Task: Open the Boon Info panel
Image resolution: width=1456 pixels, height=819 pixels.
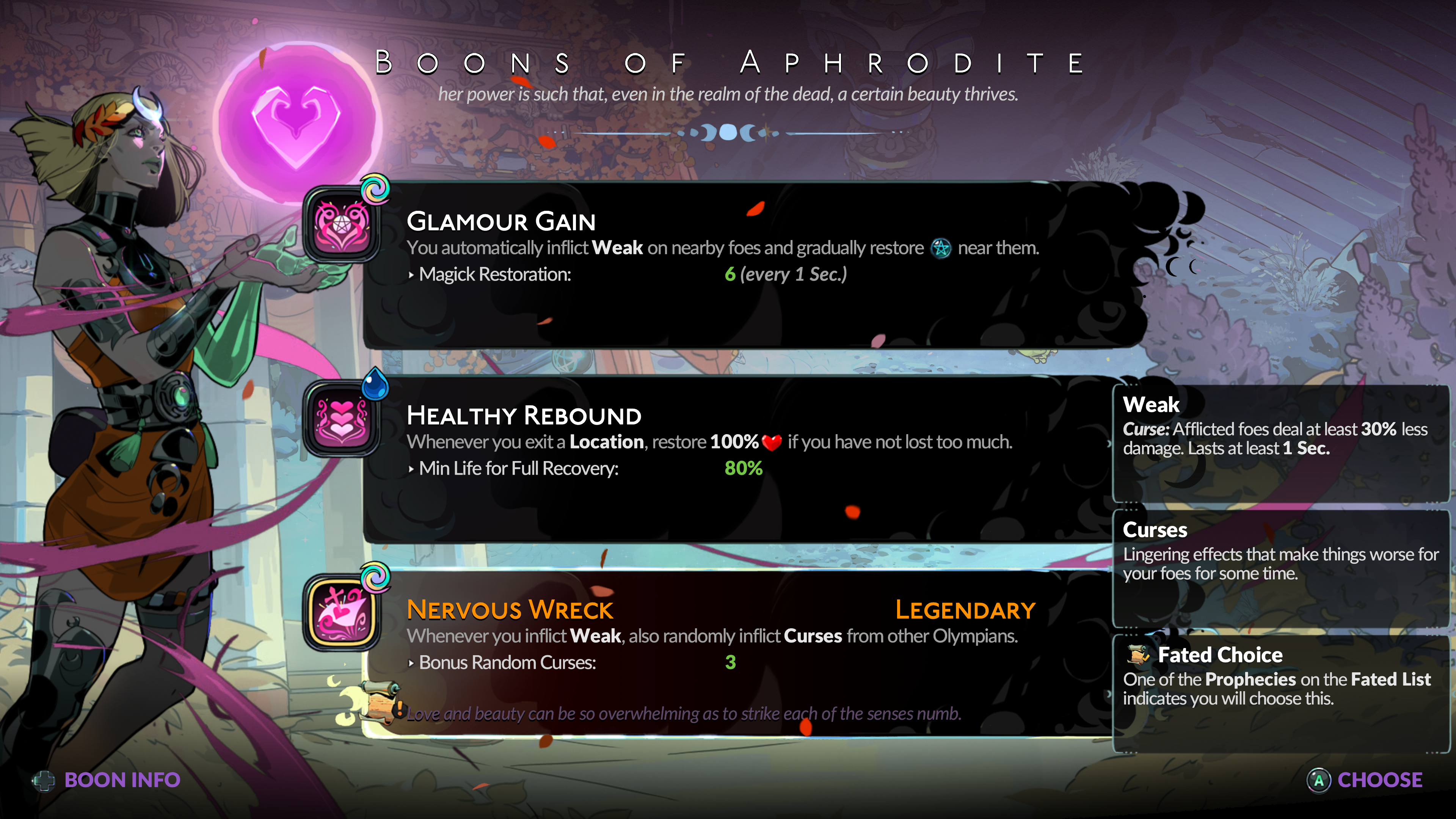Action: pos(107,780)
